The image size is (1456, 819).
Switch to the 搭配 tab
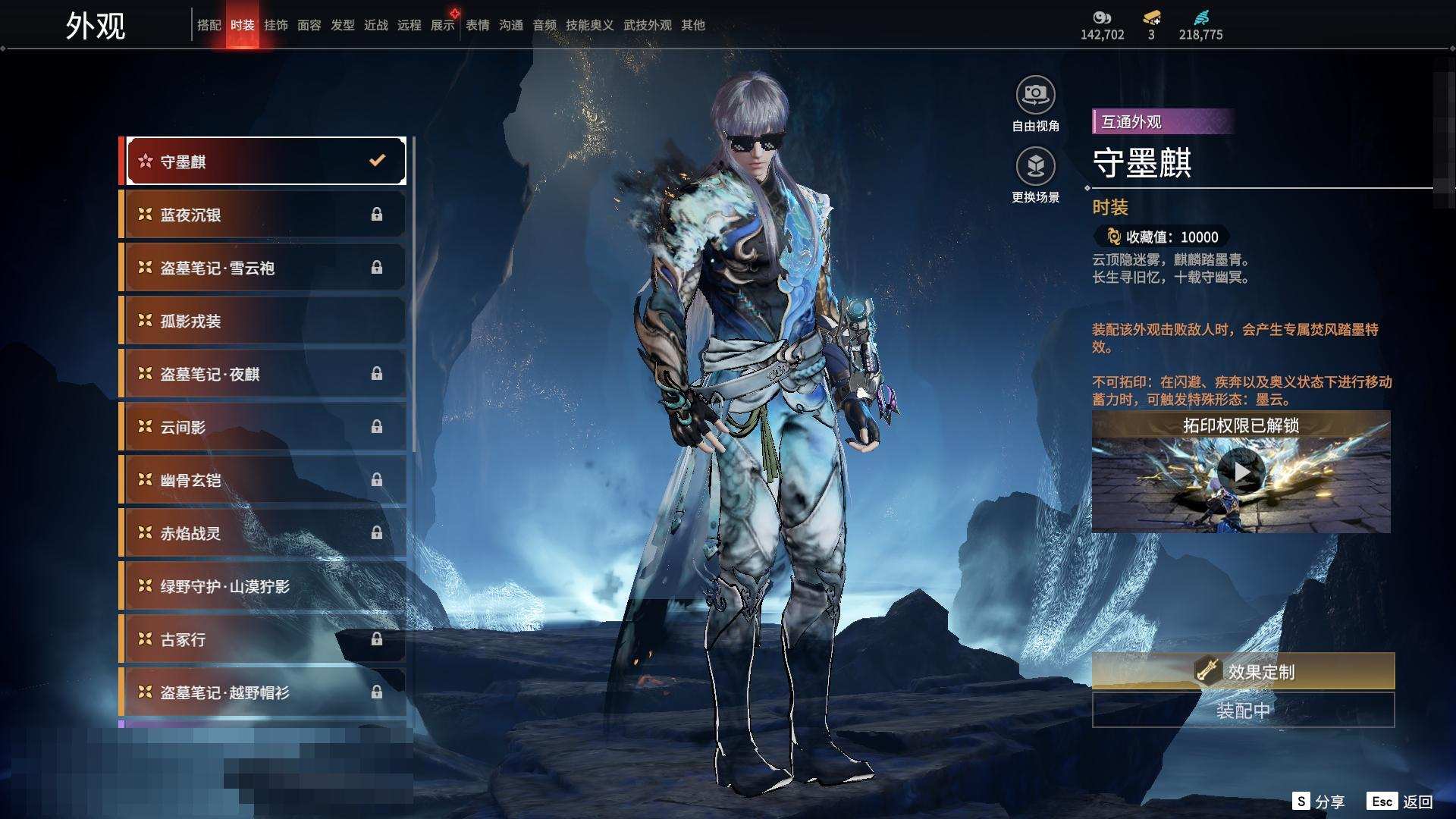[209, 25]
